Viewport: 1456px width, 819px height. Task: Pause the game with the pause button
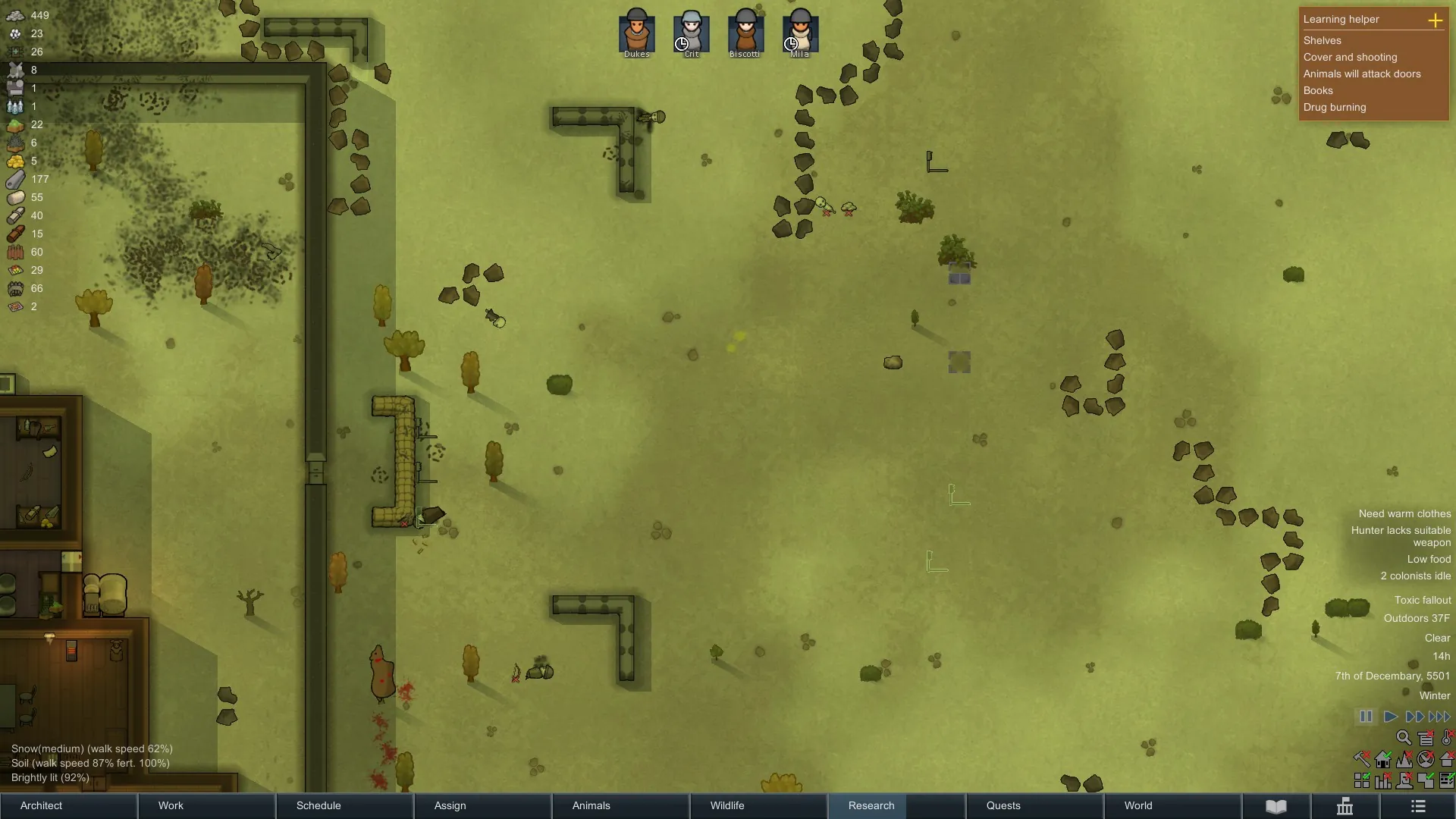tap(1366, 717)
